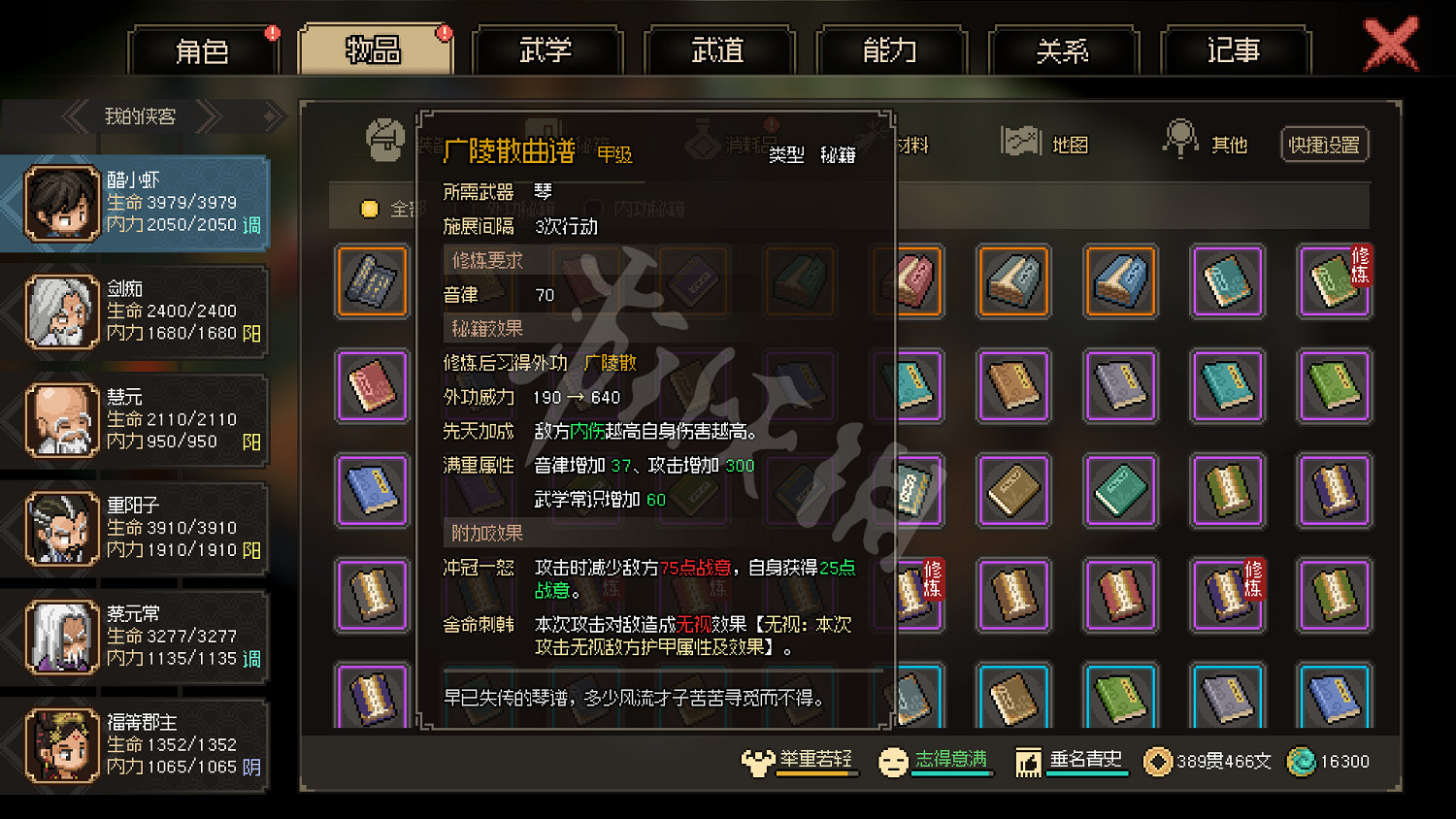1456x819 pixels.
Task: Collapse 我的侠客 list via left chevron
Action: (76, 116)
